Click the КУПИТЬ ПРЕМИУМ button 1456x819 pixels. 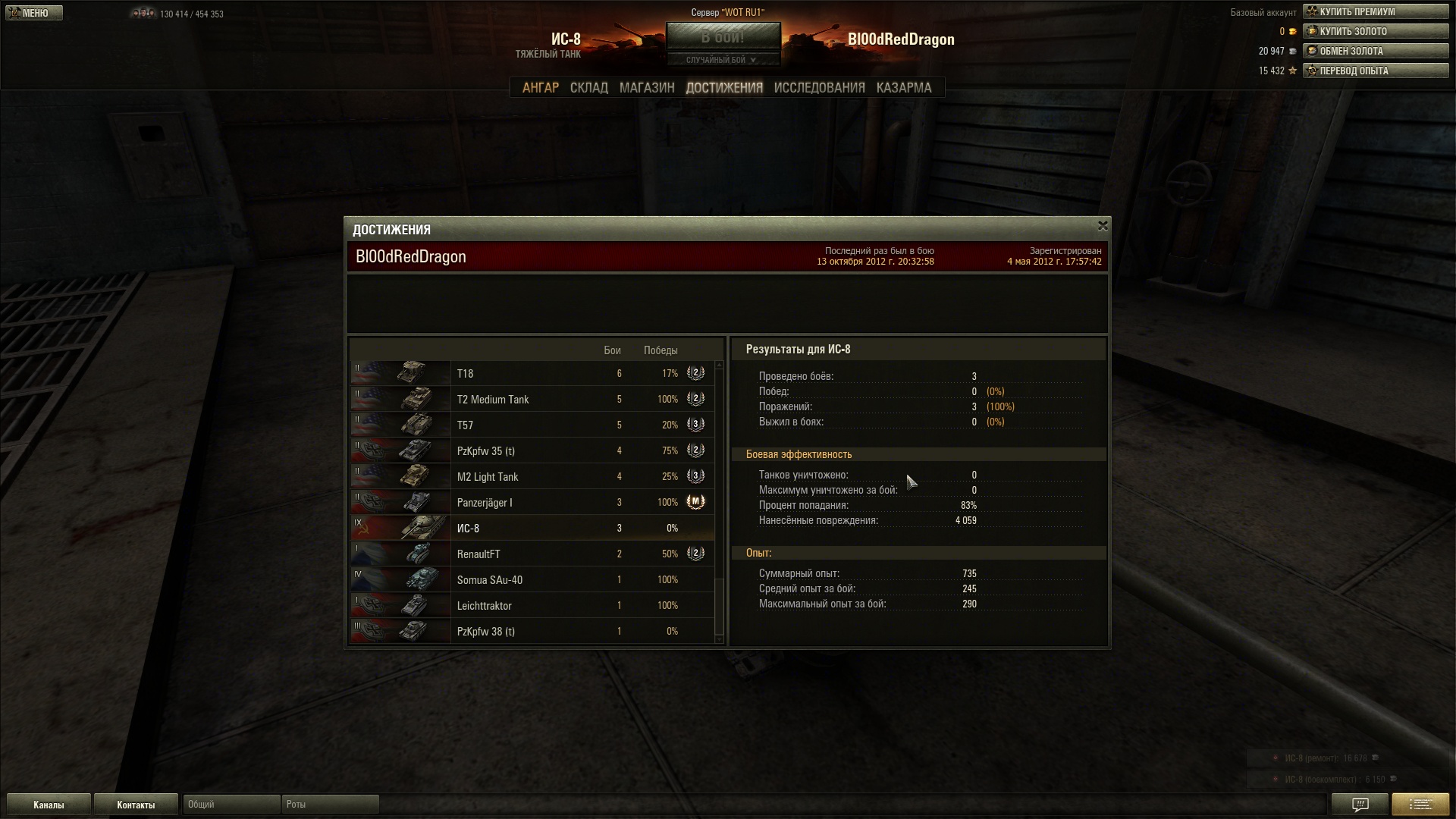click(x=1375, y=12)
